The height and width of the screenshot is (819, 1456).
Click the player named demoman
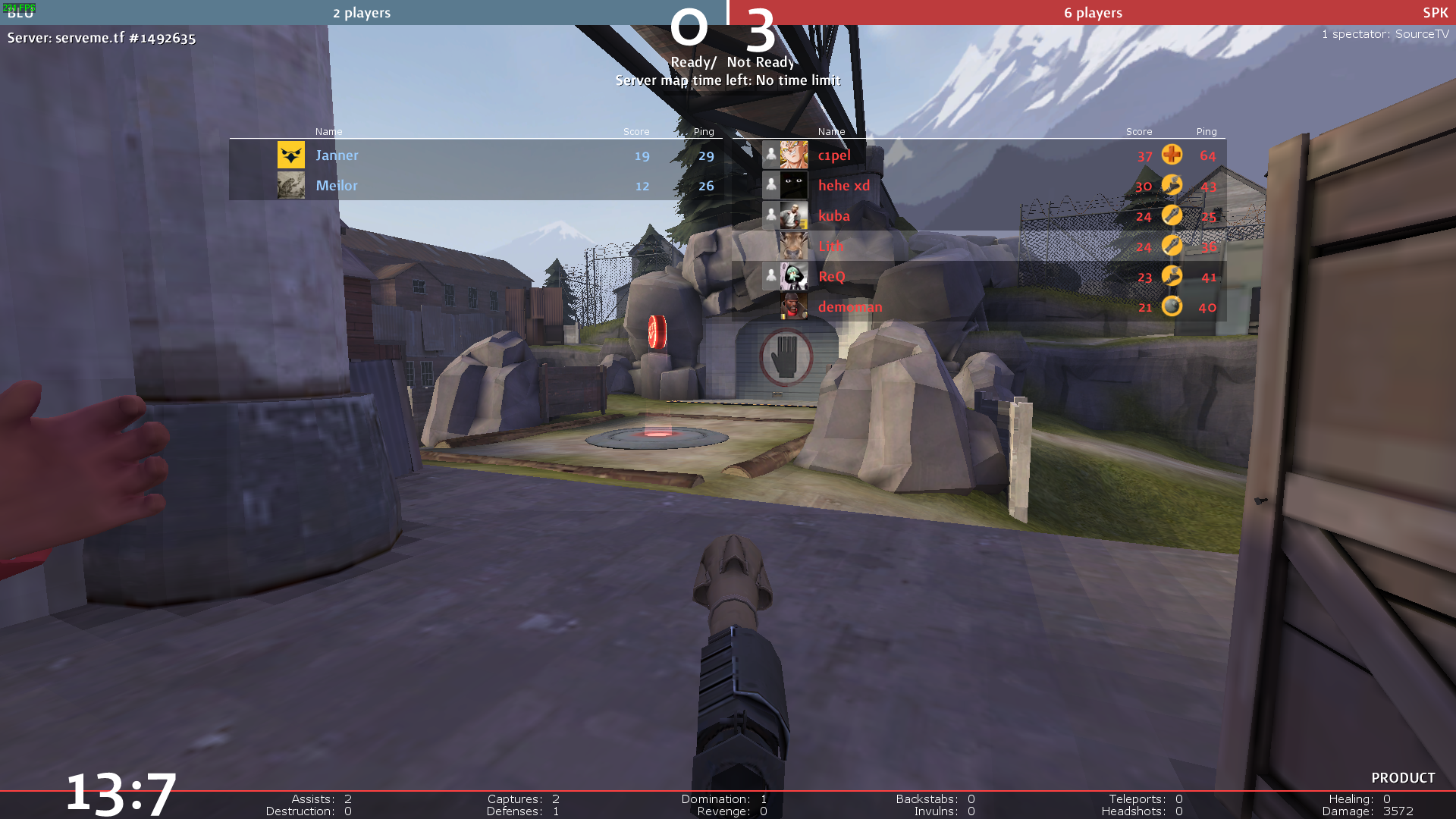pyautogui.click(x=850, y=307)
